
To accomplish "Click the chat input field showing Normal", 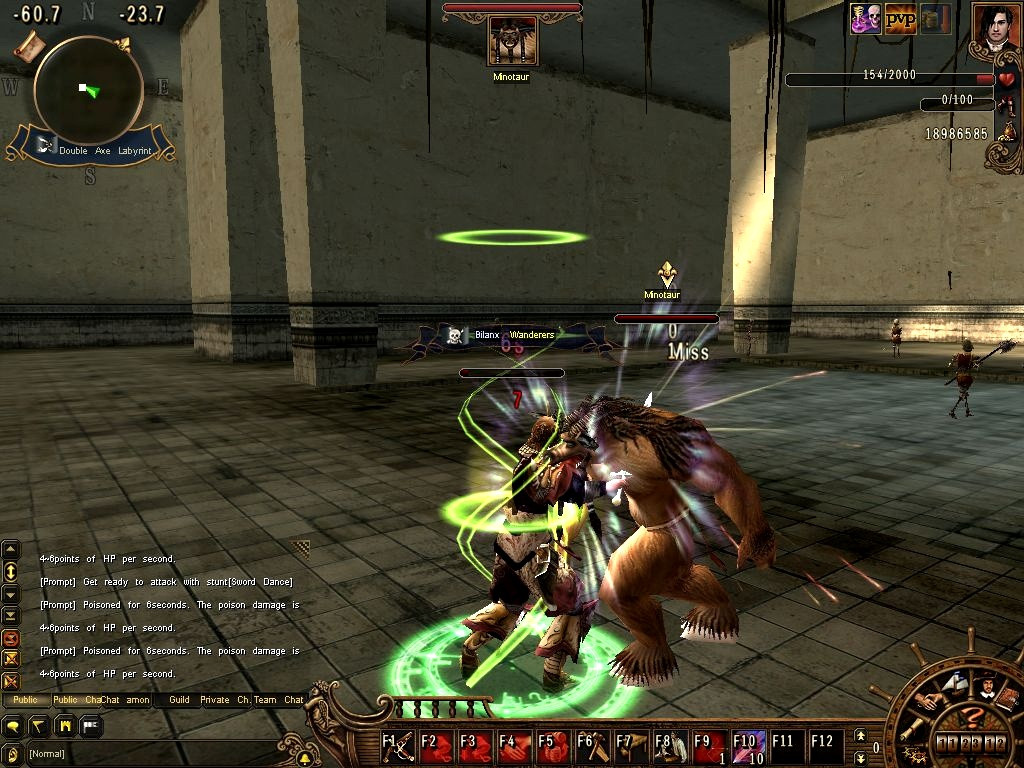I will [x=150, y=753].
